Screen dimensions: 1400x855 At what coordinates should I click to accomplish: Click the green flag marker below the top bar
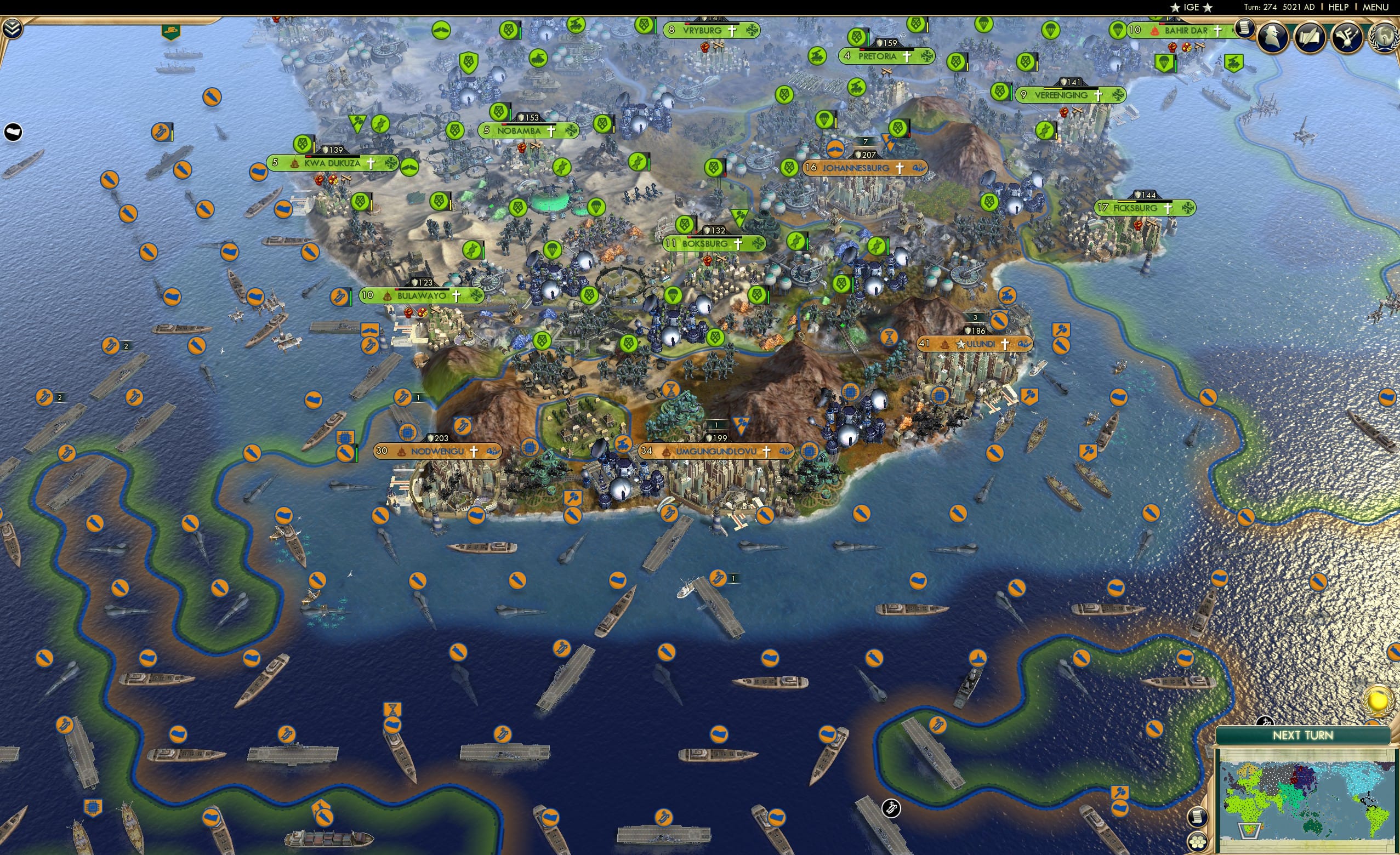click(x=169, y=32)
